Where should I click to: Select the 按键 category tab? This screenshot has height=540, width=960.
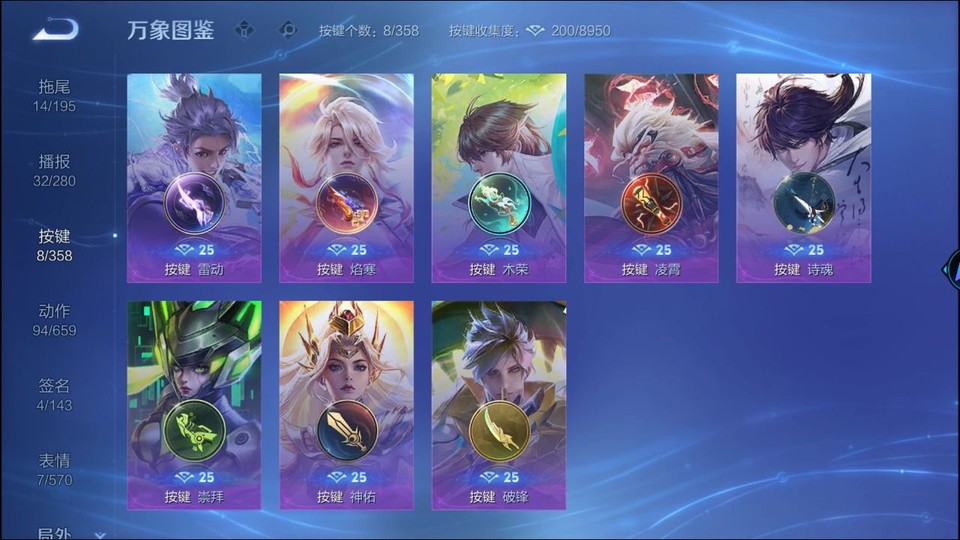(55, 245)
